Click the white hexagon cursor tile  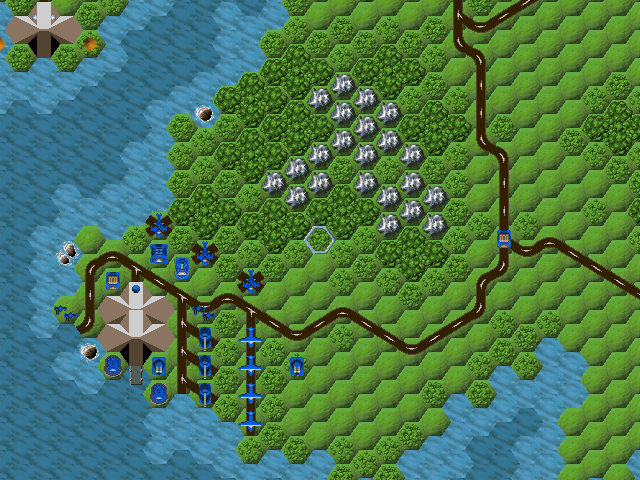coord(319,239)
